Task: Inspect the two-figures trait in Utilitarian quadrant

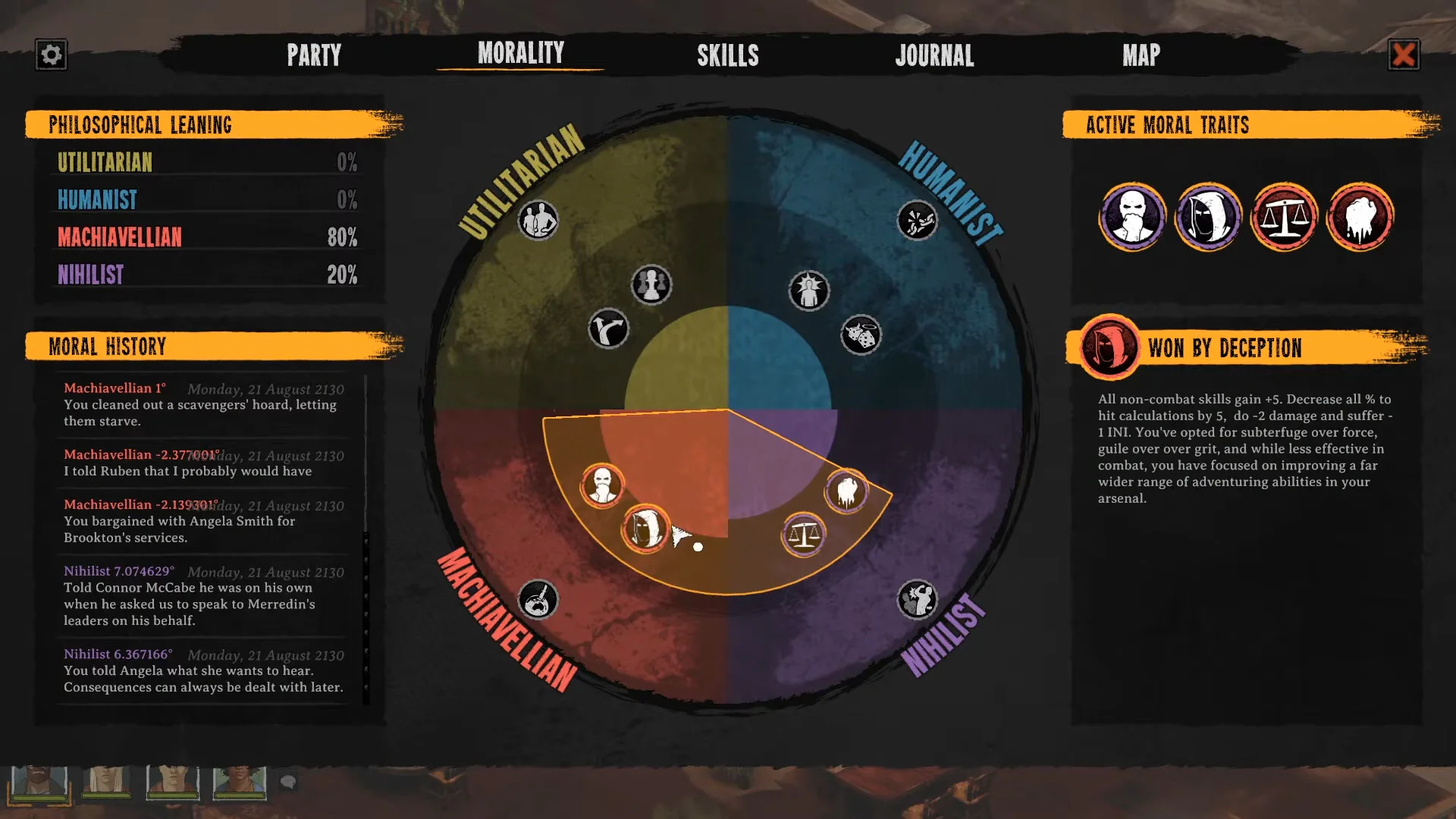Action: point(538,221)
